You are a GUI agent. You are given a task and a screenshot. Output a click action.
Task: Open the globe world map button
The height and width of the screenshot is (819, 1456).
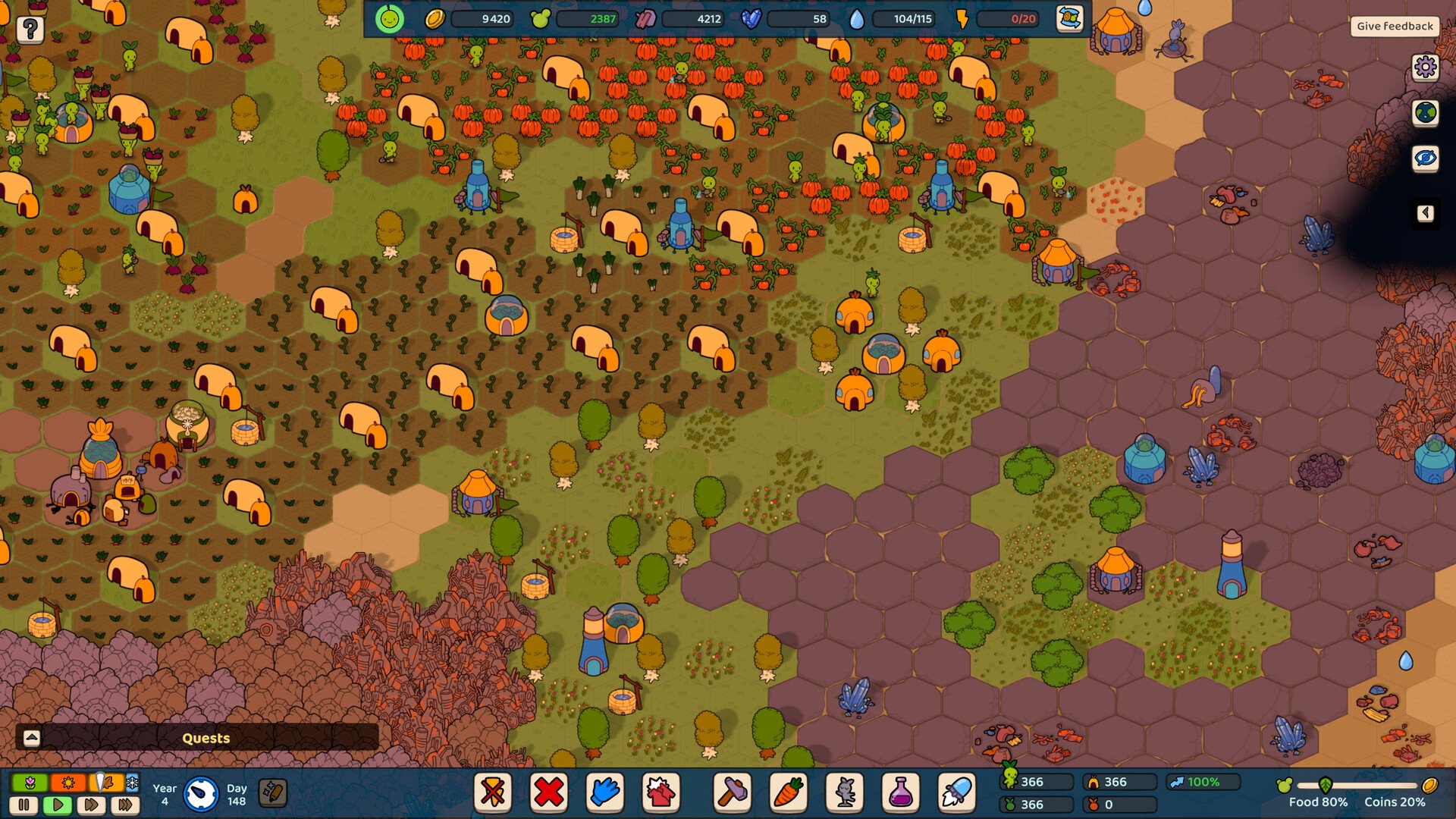pyautogui.click(x=1425, y=113)
